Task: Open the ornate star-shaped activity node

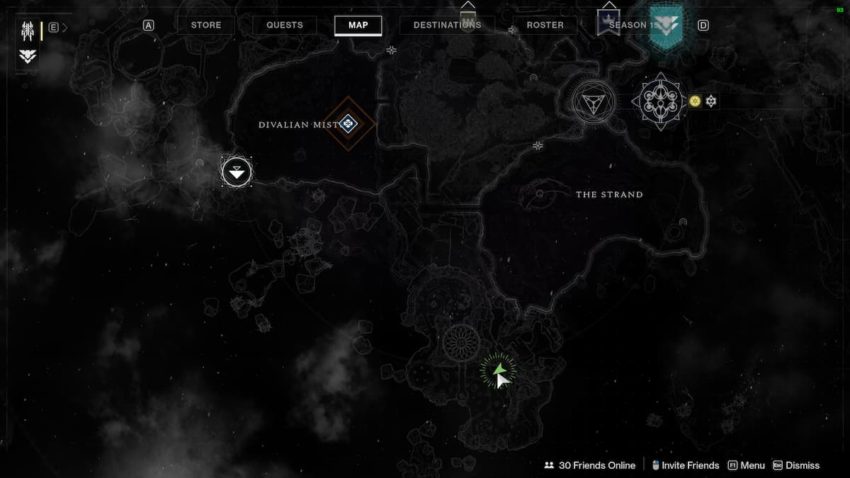Action: pyautogui.click(x=660, y=100)
